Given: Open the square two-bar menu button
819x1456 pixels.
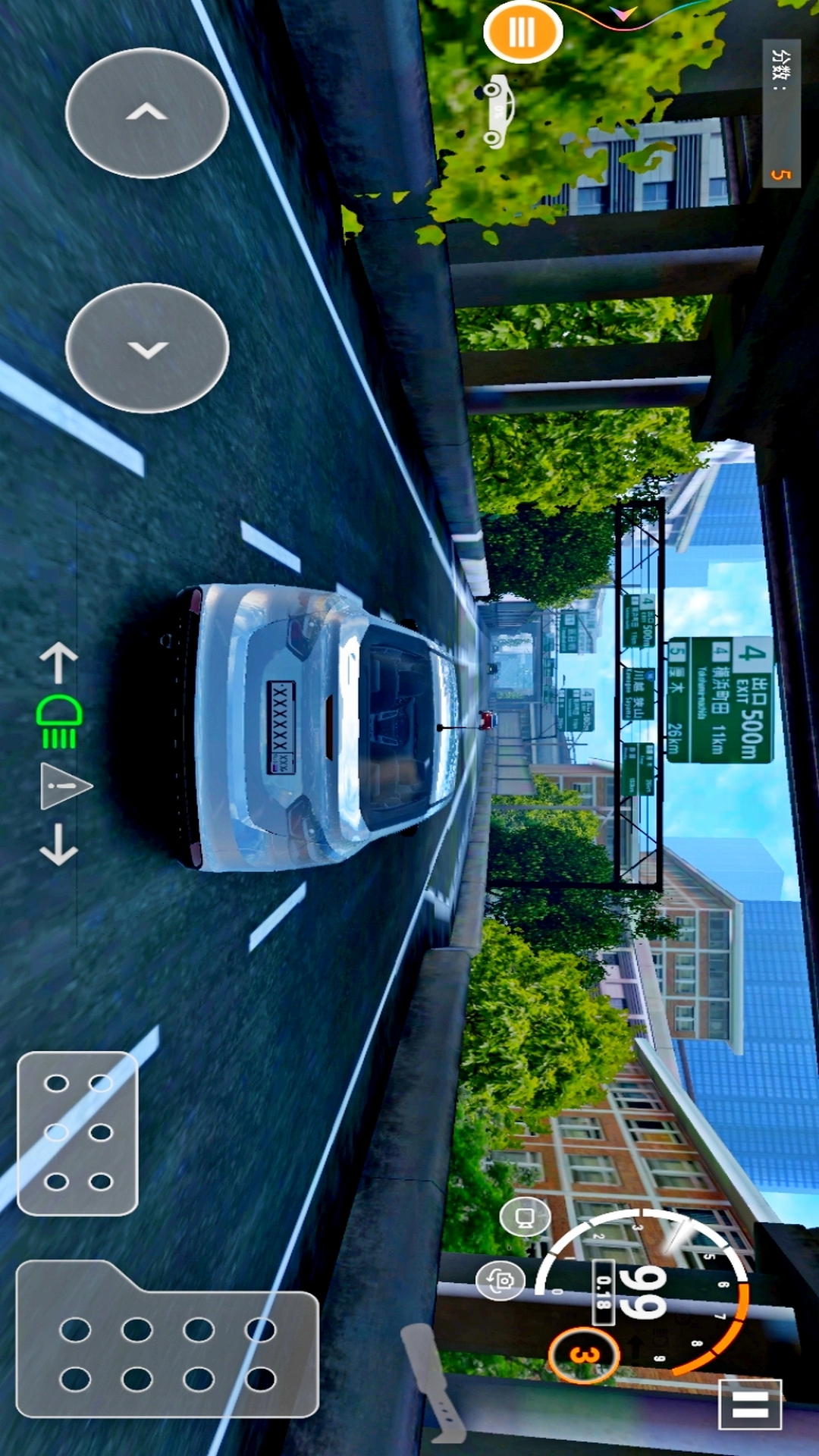Looking at the screenshot, I should point(749,1404).
